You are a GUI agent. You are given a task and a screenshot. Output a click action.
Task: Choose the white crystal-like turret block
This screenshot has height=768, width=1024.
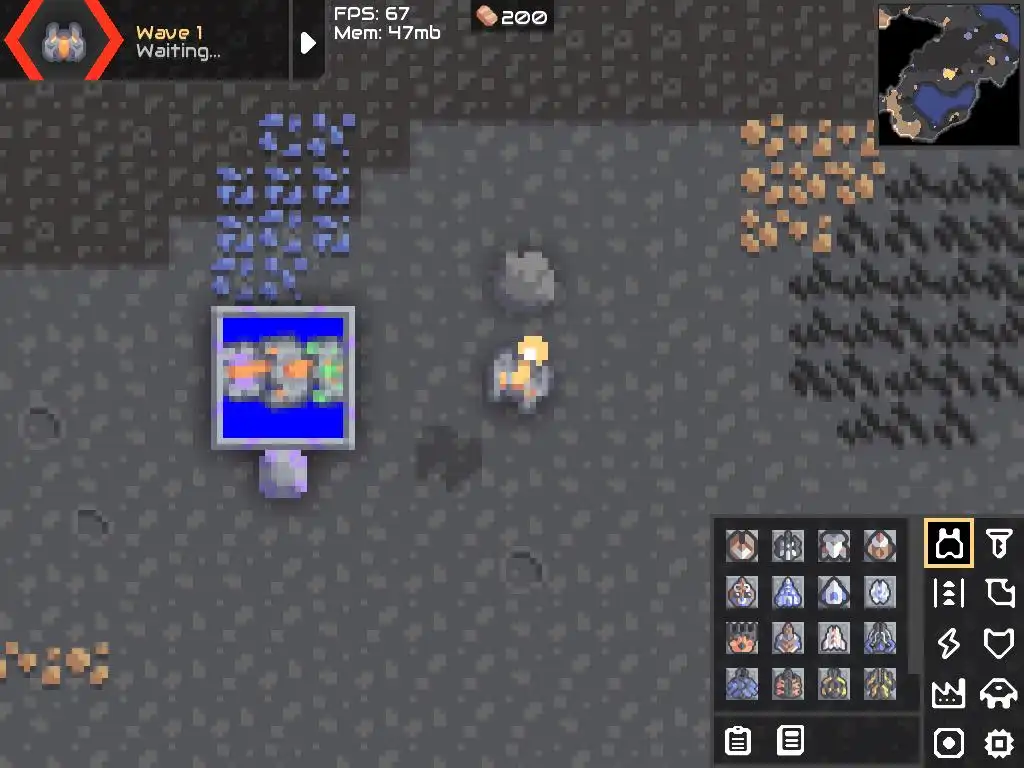click(880, 592)
